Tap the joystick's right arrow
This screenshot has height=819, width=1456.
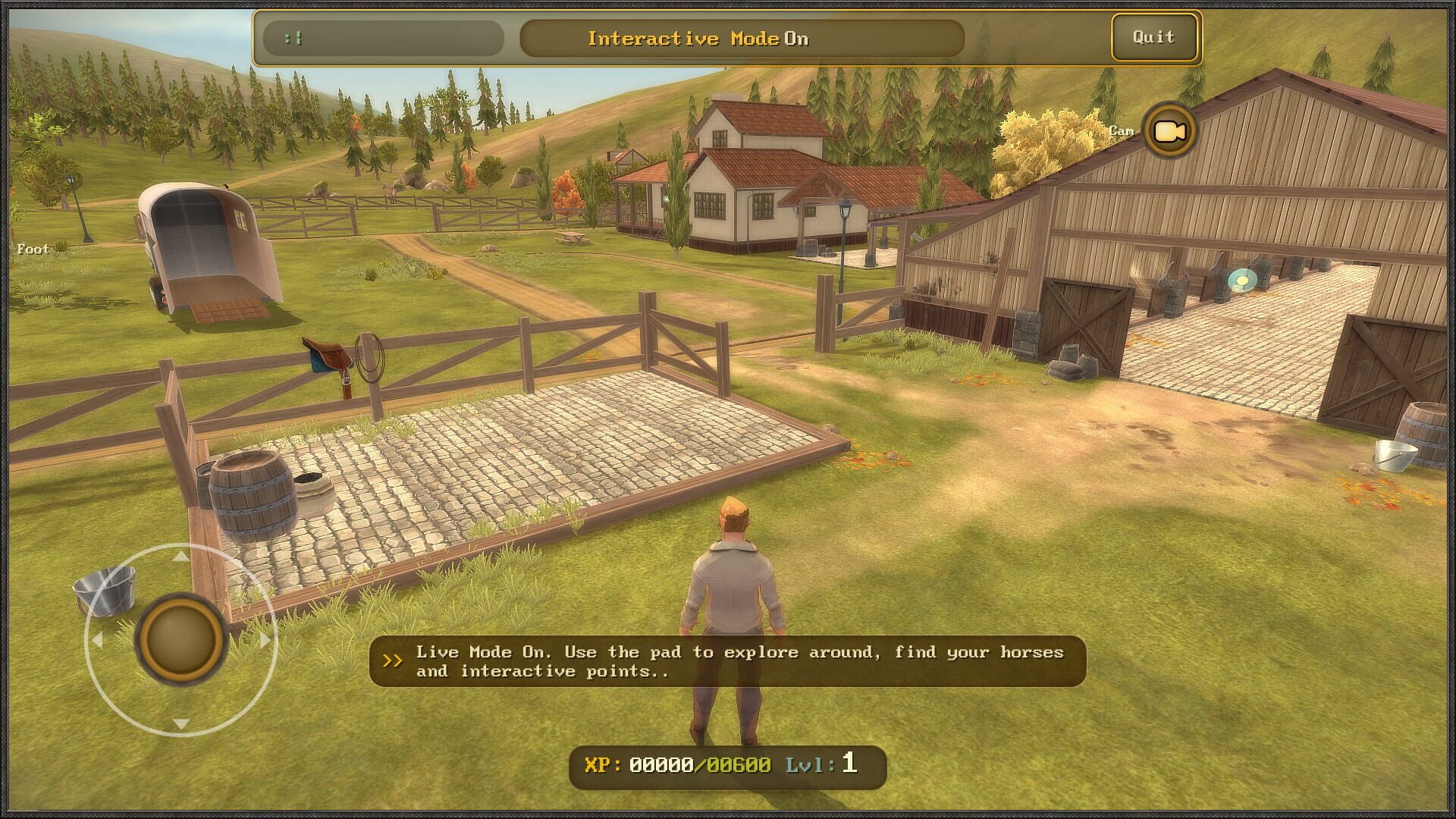[265, 640]
